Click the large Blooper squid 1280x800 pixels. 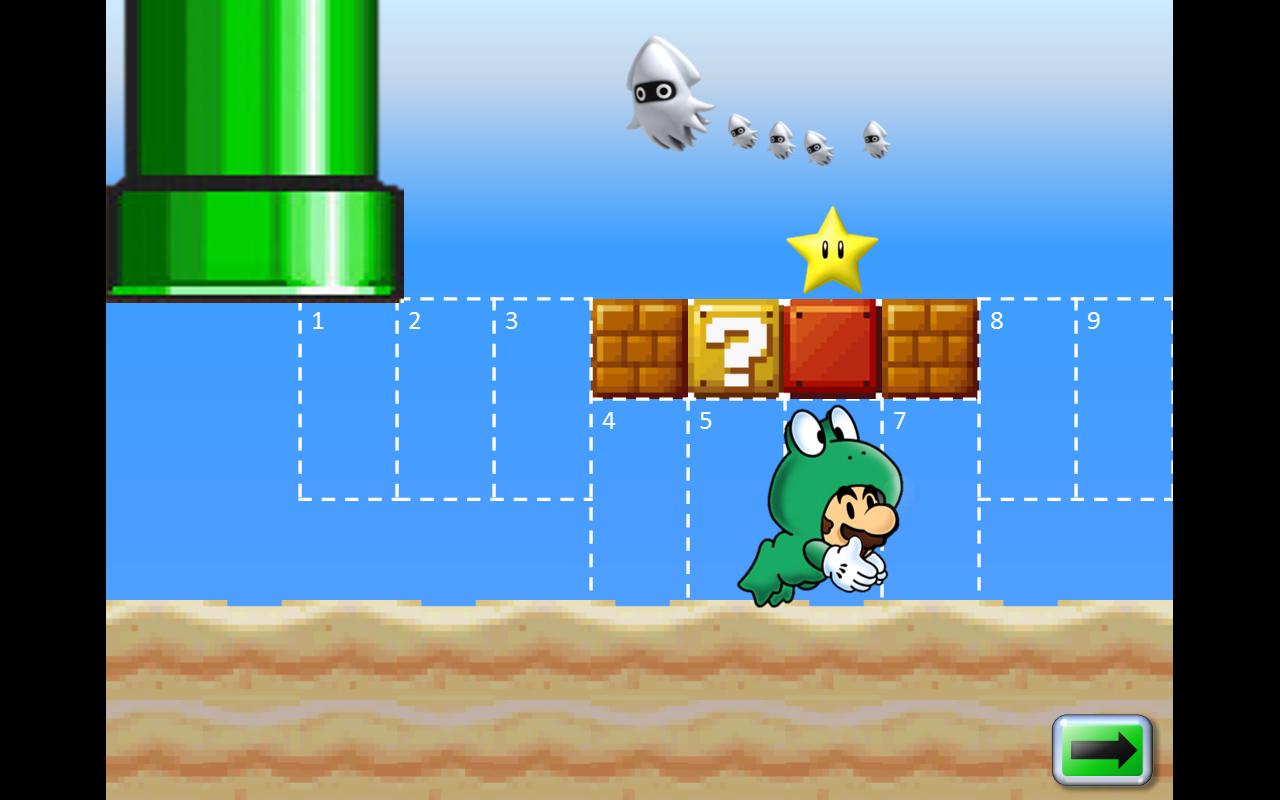[x=668, y=95]
